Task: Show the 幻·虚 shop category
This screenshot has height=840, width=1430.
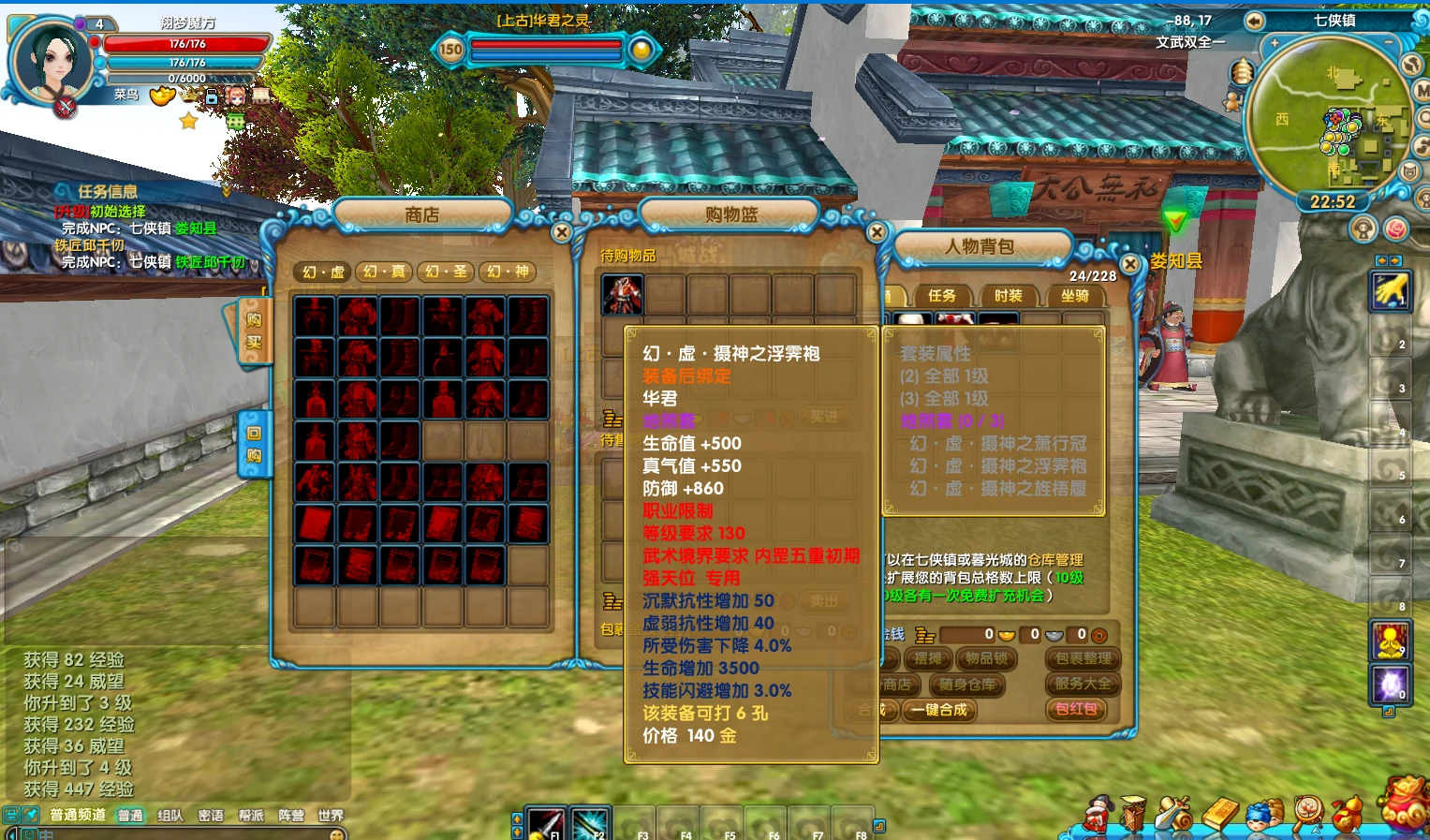Action: click(x=323, y=272)
